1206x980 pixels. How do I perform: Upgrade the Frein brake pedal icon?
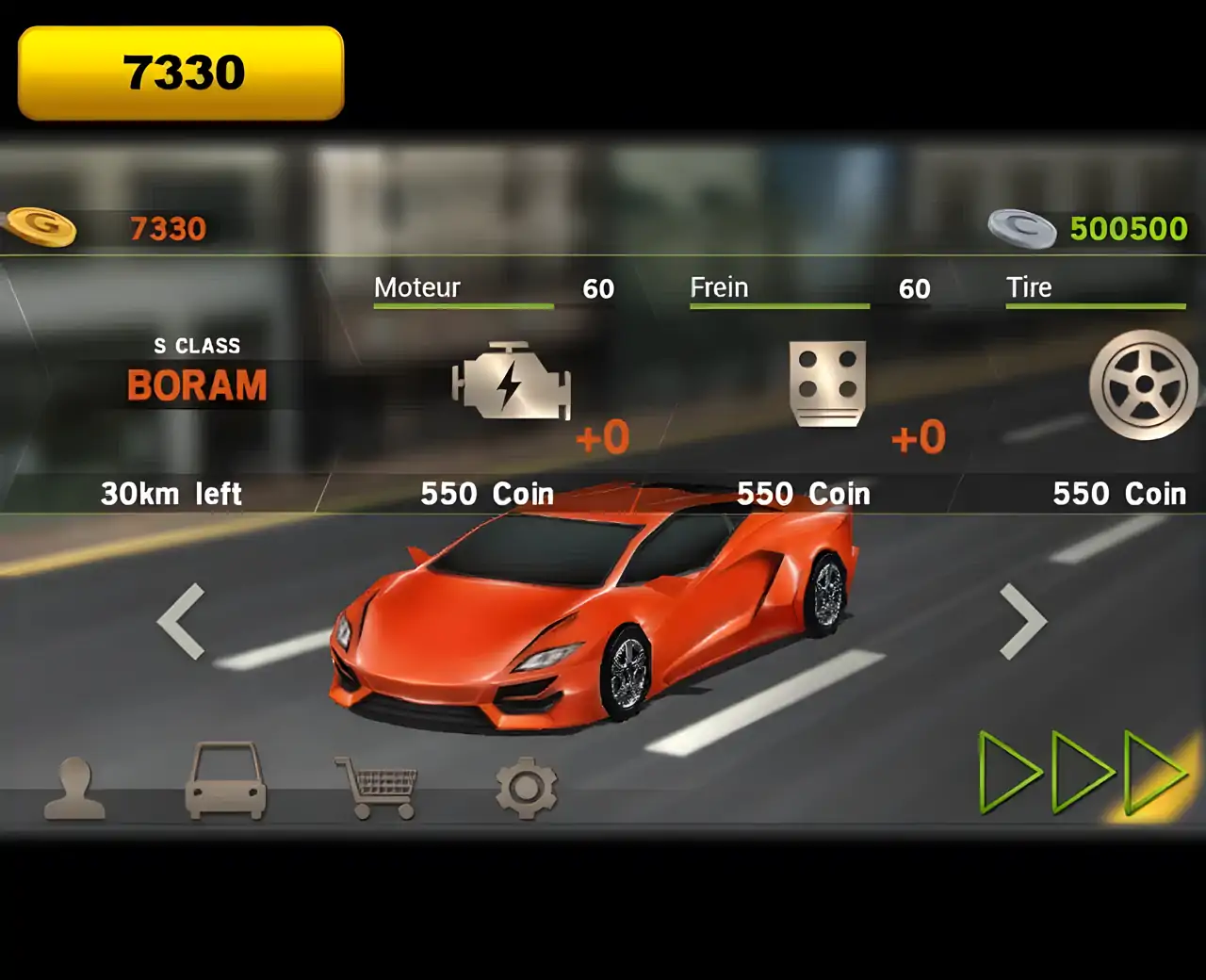pyautogui.click(x=827, y=383)
